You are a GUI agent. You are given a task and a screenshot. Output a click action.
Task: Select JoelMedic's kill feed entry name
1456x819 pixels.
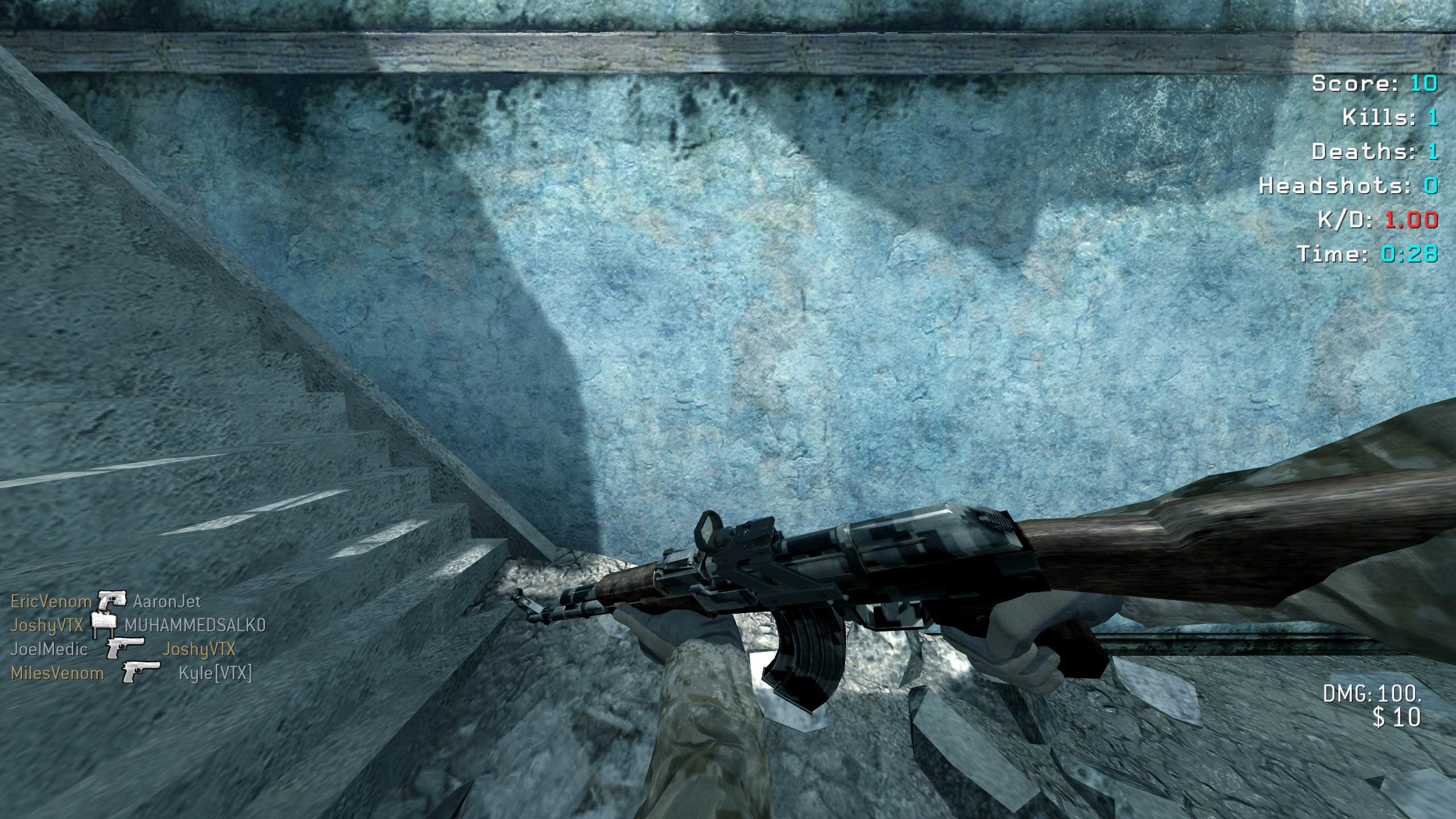pyautogui.click(x=49, y=649)
